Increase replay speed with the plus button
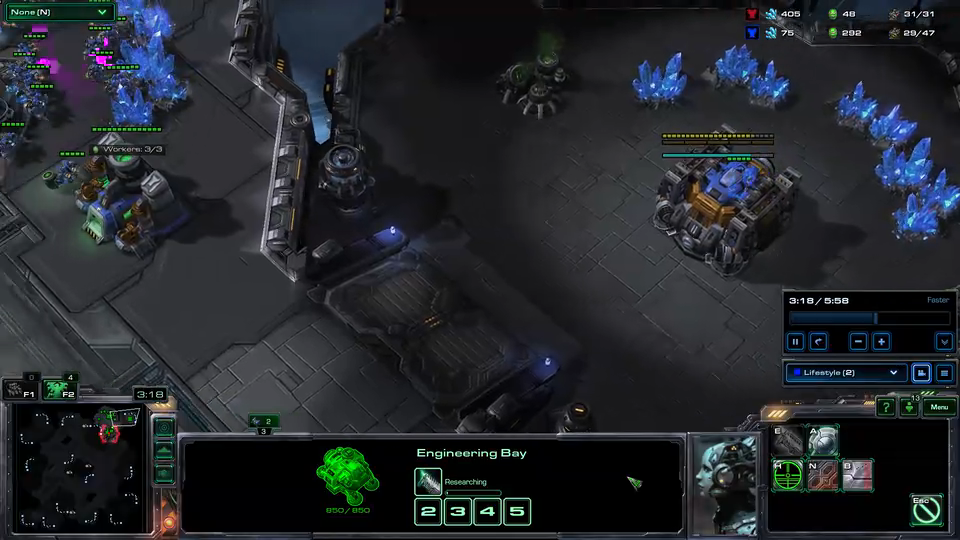The image size is (960, 540). pos(881,342)
